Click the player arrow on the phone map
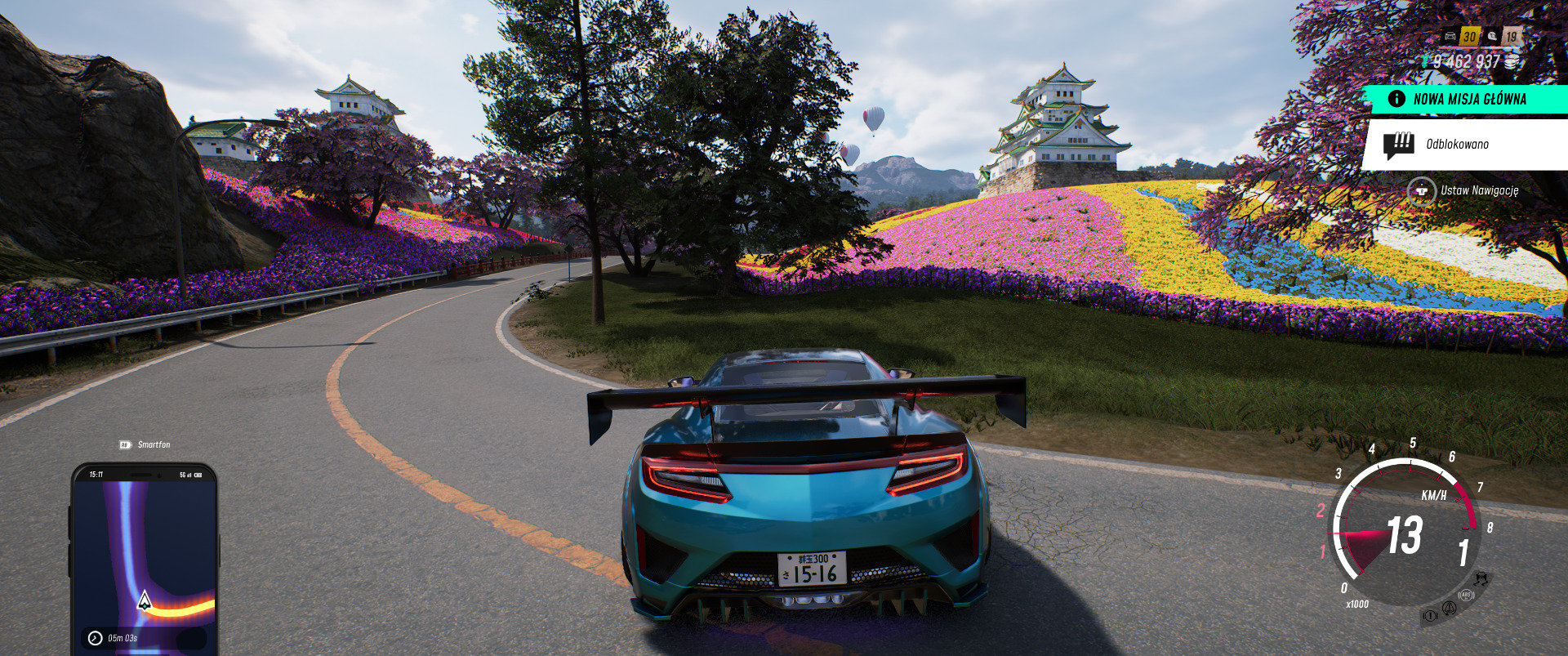Screen dimensions: 1568x656 tap(145, 601)
